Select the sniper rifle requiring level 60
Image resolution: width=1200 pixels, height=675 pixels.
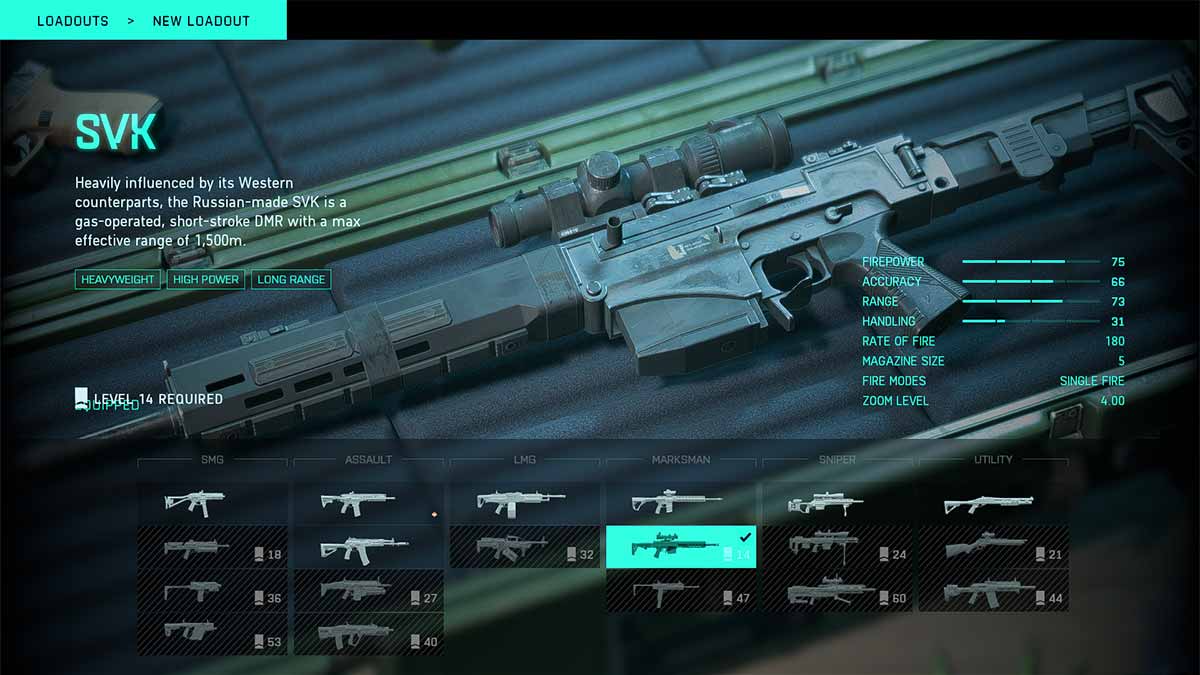tap(837, 591)
